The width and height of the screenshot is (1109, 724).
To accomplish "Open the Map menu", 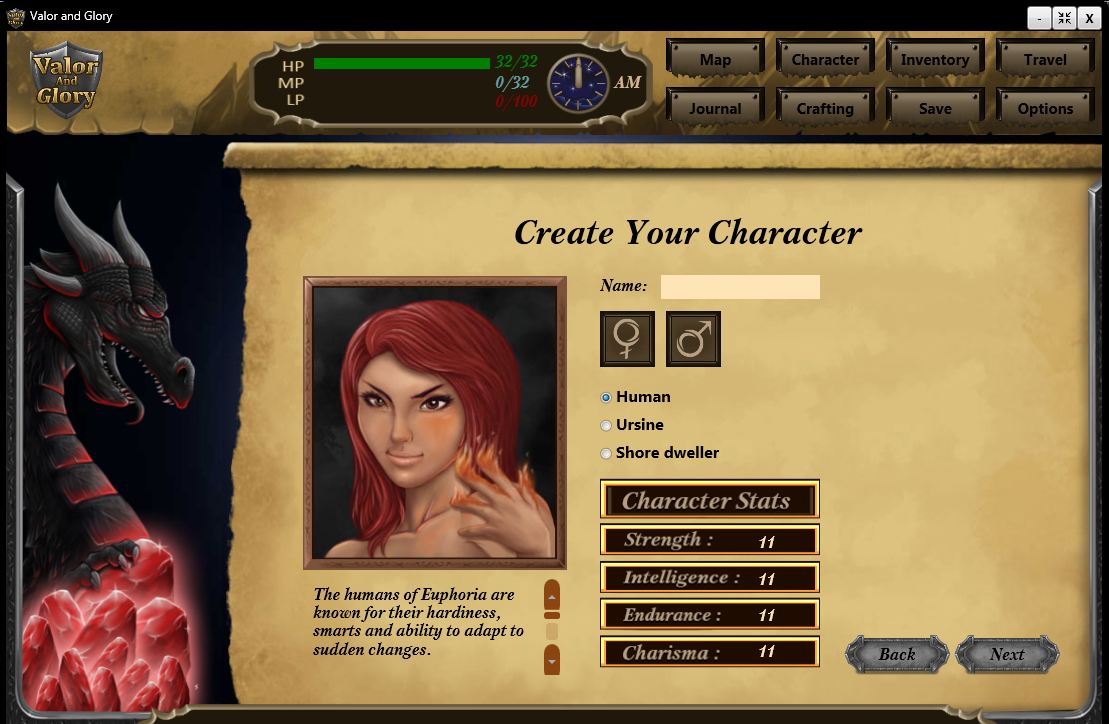I will tap(715, 59).
